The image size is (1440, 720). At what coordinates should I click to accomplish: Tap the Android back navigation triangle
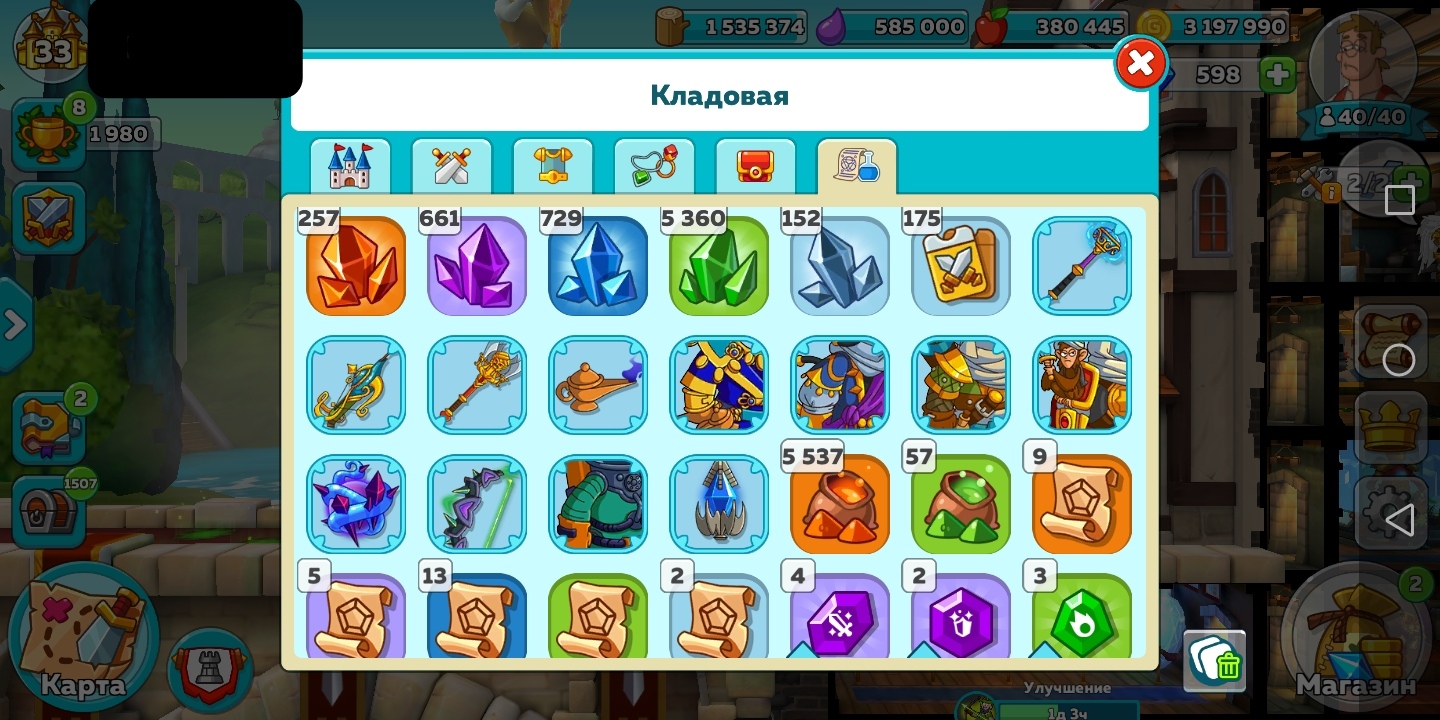tap(1399, 519)
